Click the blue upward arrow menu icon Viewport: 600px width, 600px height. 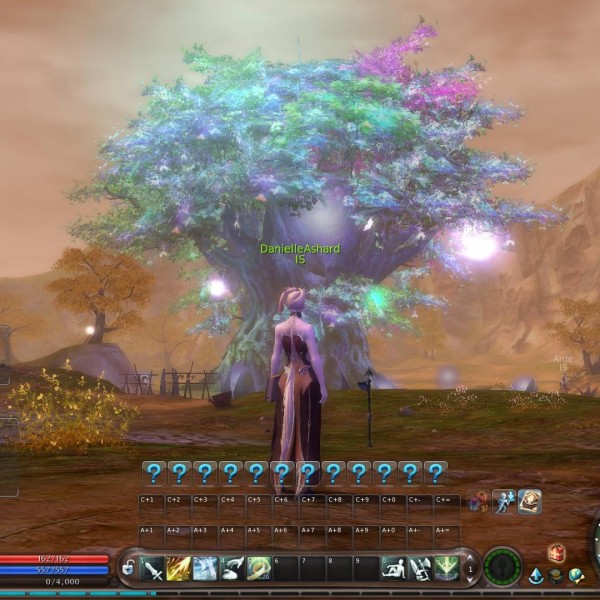click(x=536, y=576)
